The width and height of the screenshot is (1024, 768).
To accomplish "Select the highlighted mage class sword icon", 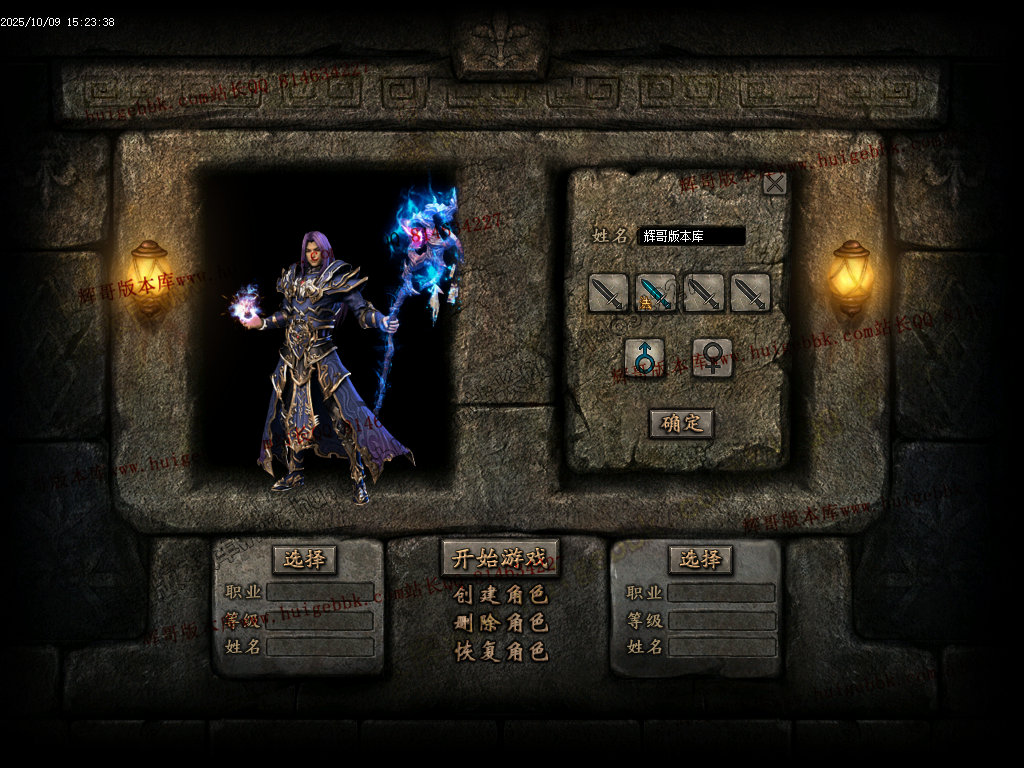I will coord(656,293).
